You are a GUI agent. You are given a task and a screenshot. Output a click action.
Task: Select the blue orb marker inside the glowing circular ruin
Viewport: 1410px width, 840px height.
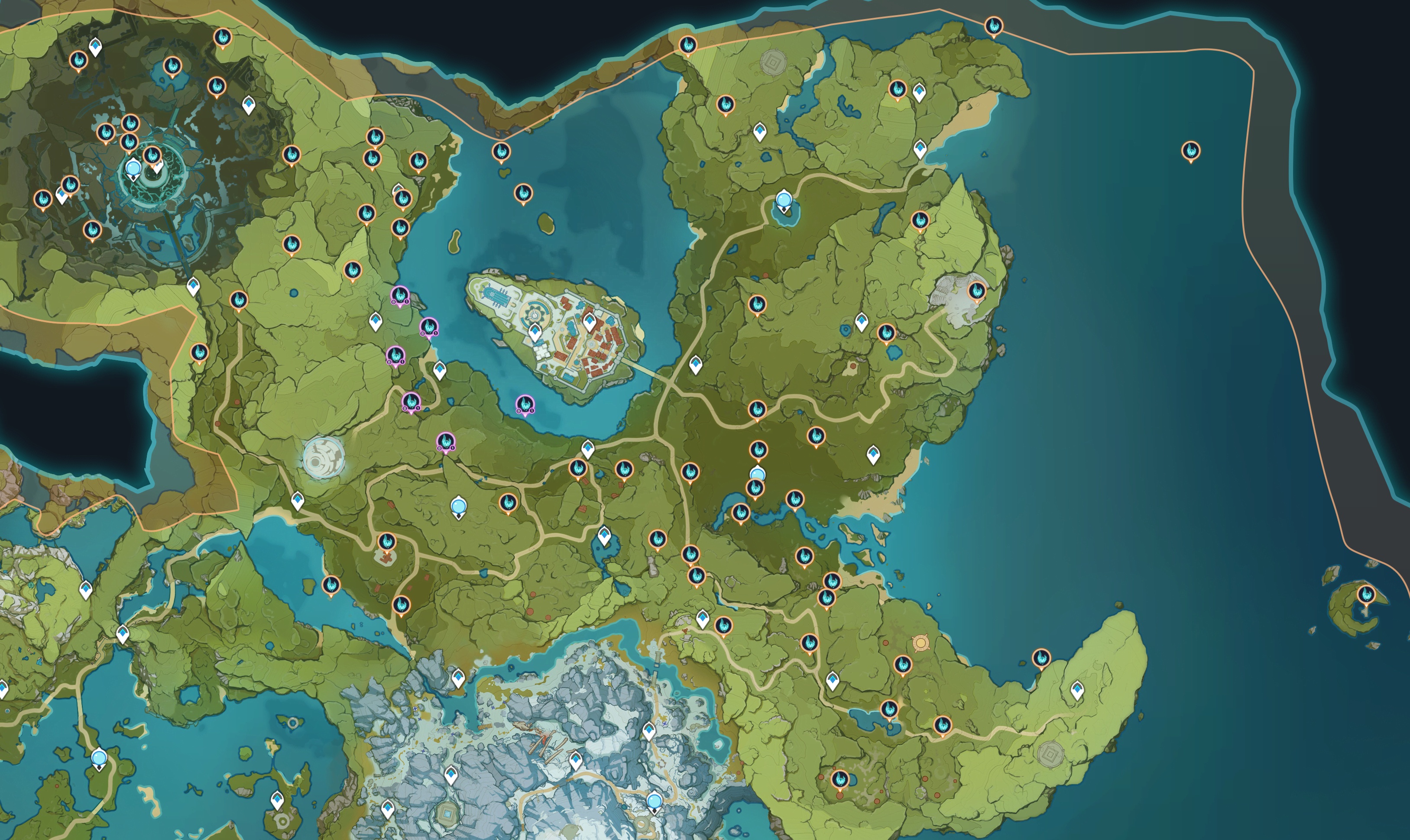pos(133,168)
